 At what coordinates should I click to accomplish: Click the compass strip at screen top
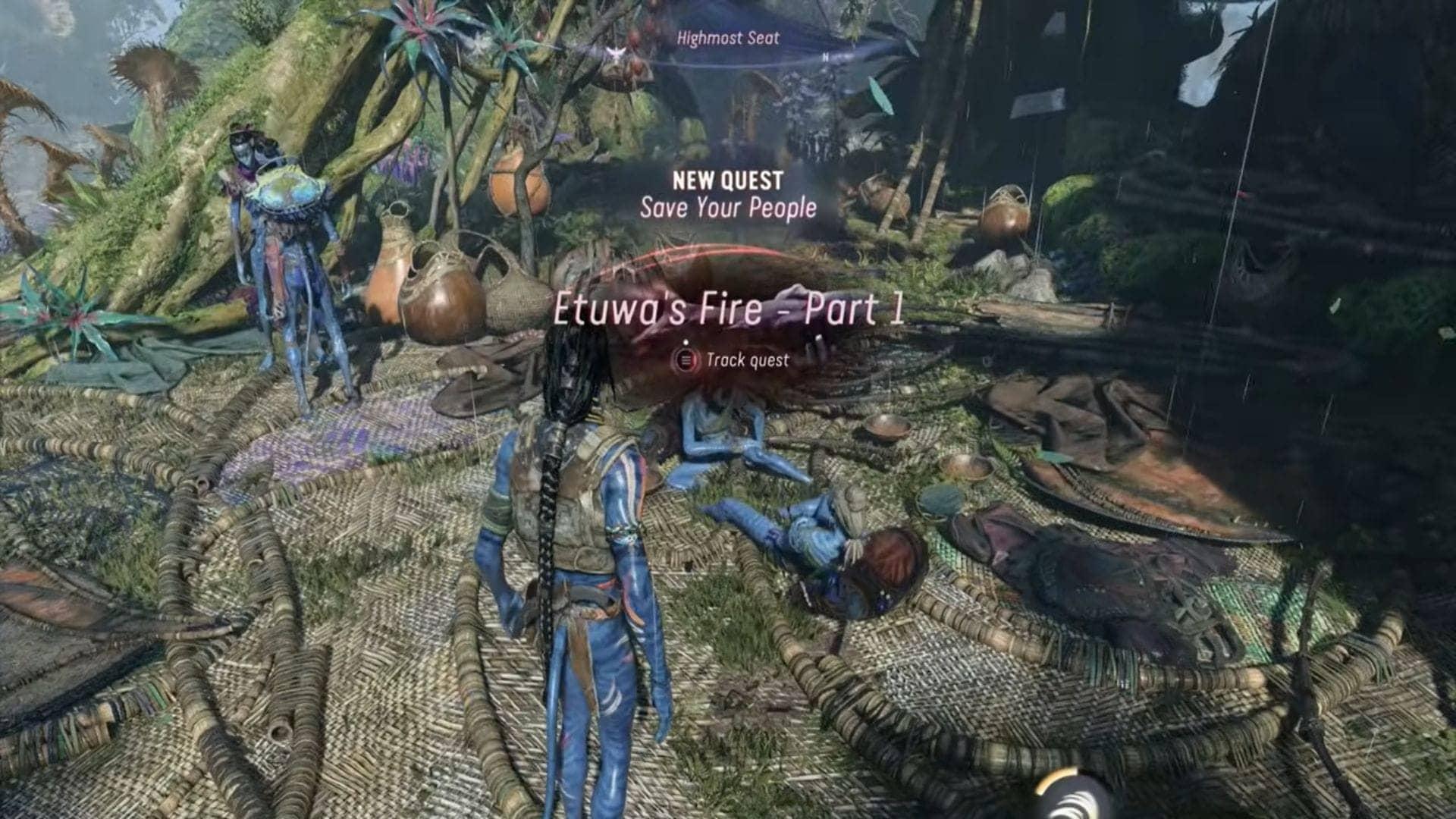pyautogui.click(x=758, y=64)
